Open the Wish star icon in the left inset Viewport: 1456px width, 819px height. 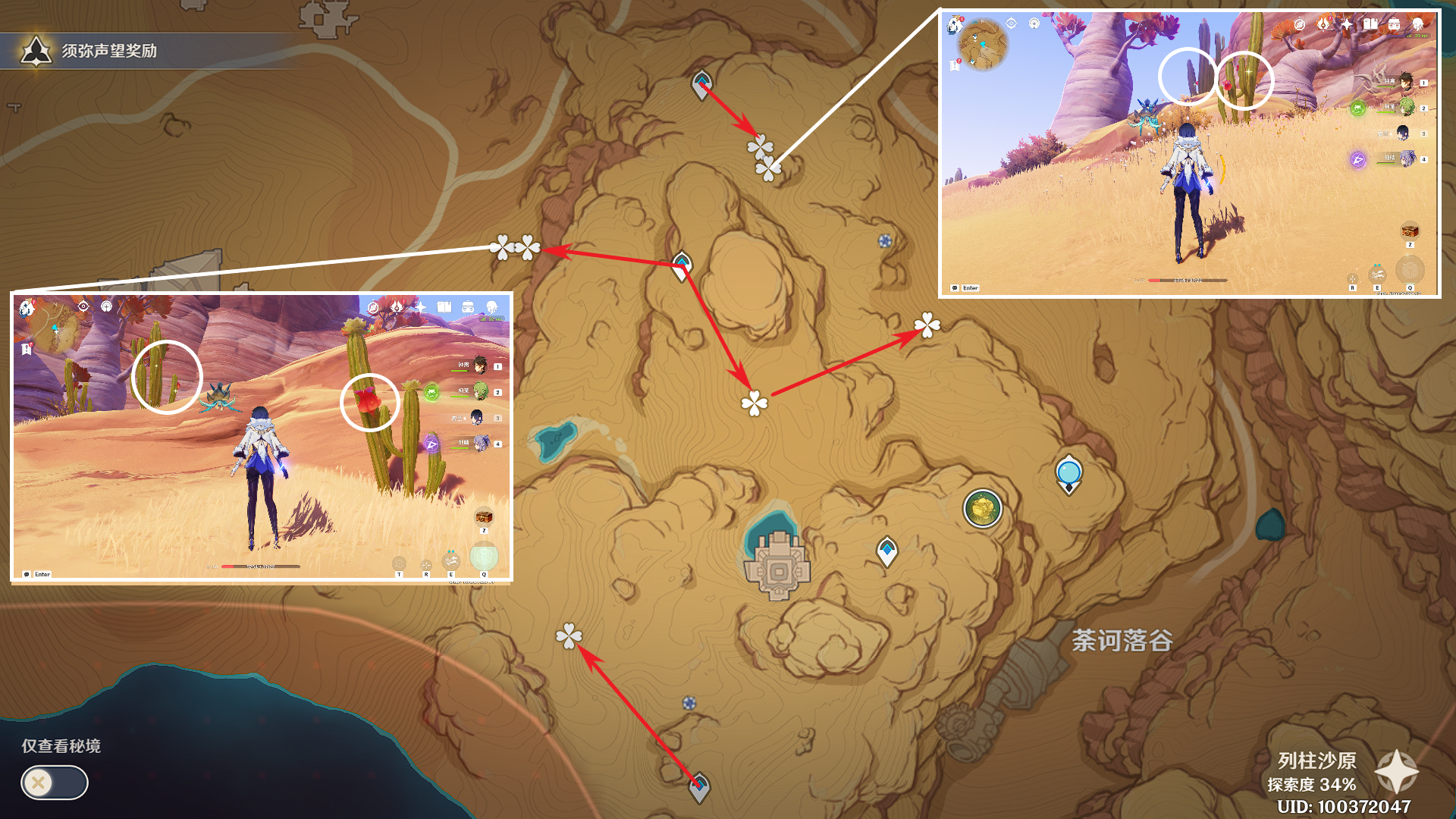[x=419, y=307]
